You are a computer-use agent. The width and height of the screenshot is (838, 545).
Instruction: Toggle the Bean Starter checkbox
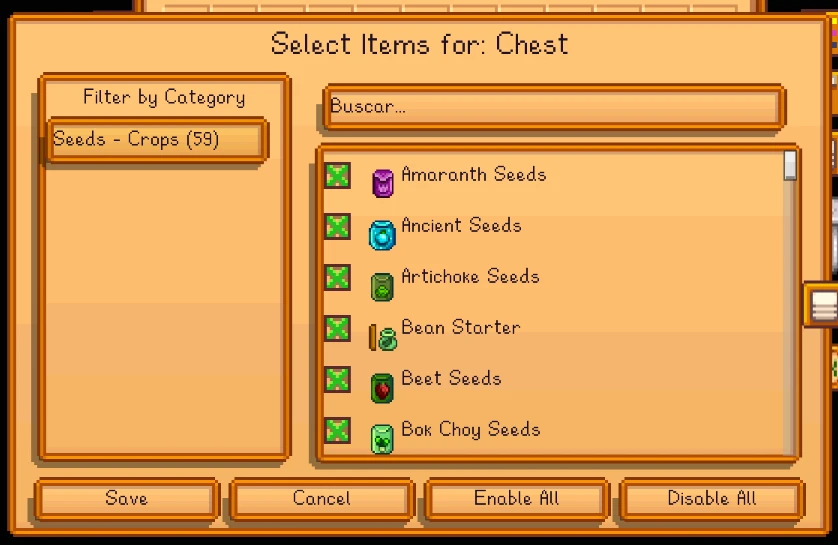tap(338, 329)
